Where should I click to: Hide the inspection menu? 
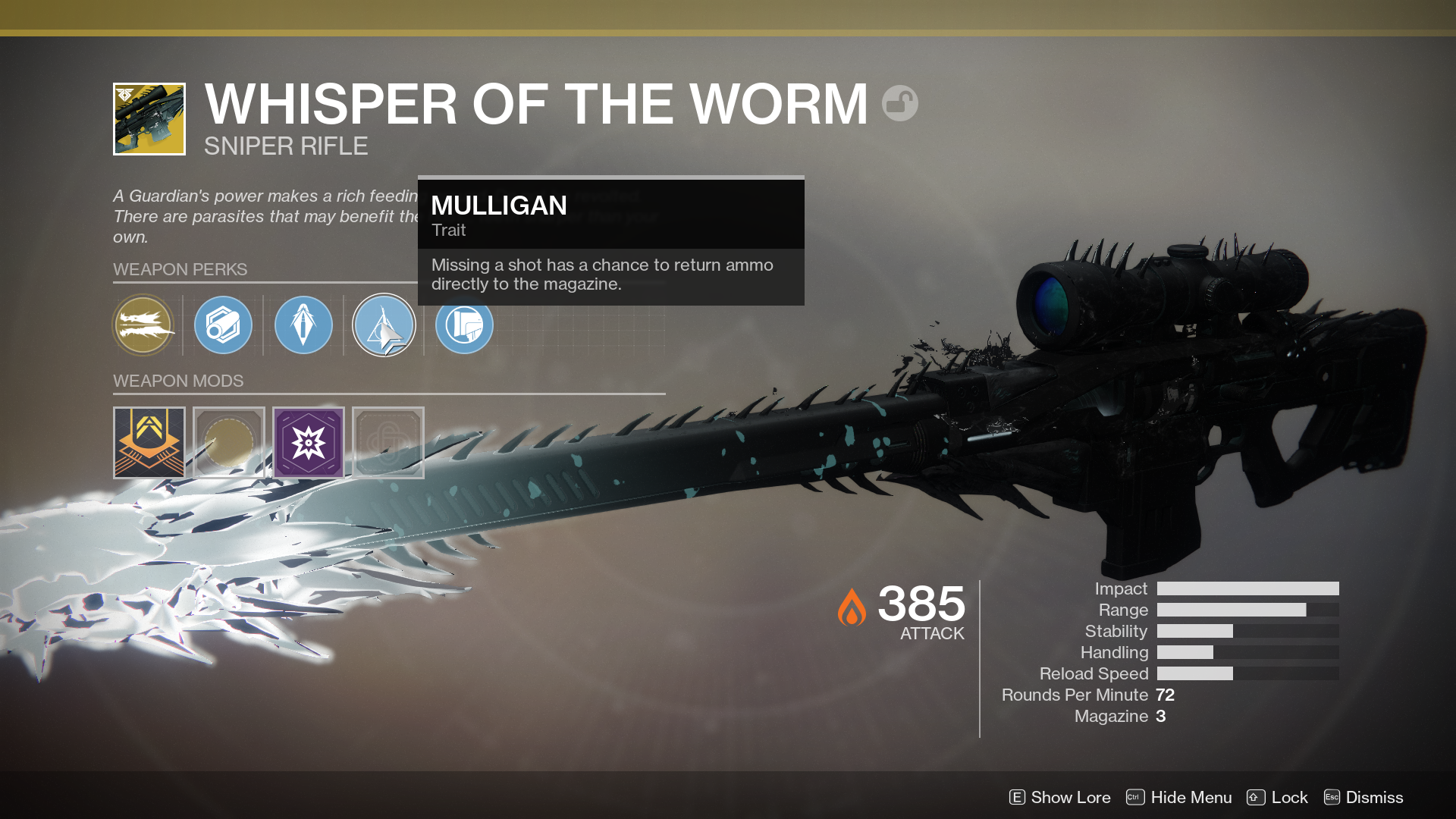coord(1178,797)
